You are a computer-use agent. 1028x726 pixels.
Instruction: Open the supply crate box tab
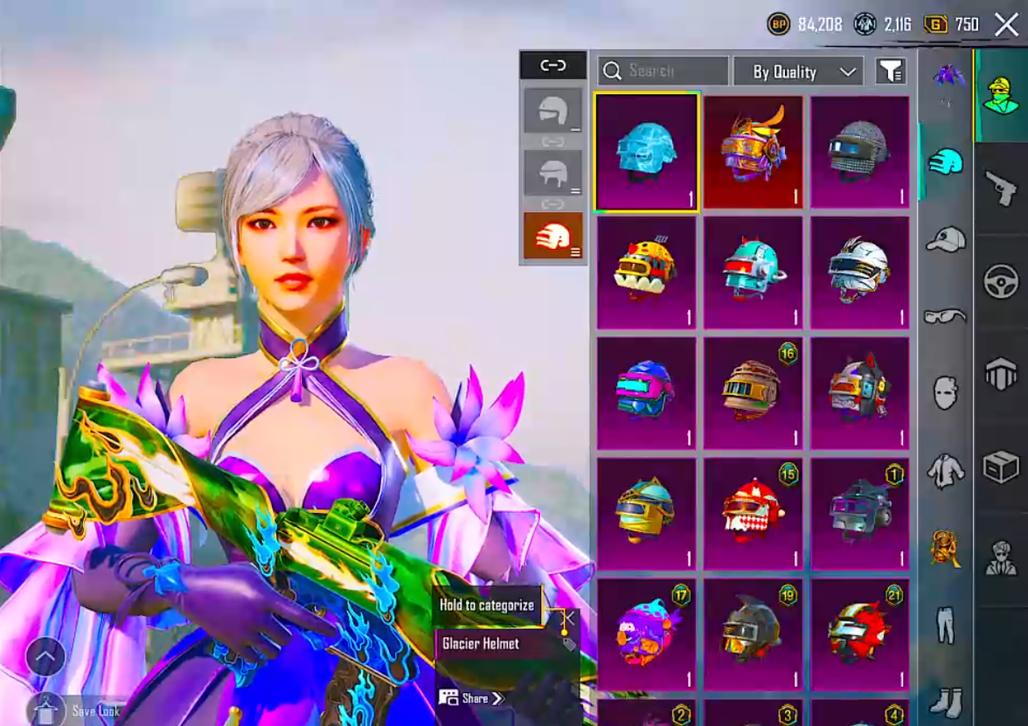click(1000, 466)
